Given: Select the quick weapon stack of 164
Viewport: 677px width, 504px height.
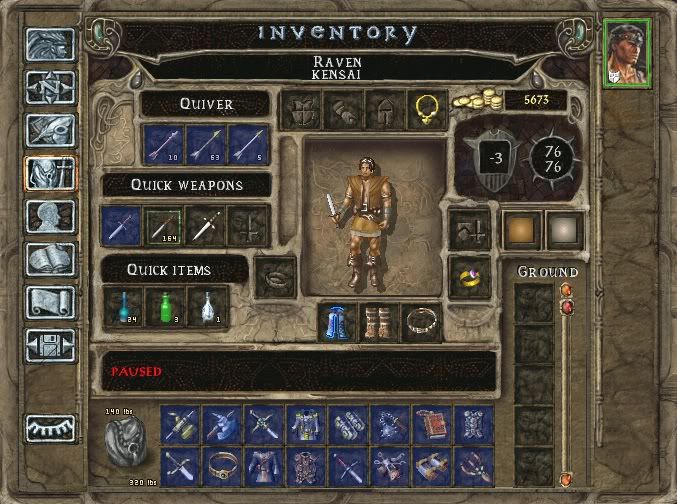Looking at the screenshot, I should click(164, 226).
